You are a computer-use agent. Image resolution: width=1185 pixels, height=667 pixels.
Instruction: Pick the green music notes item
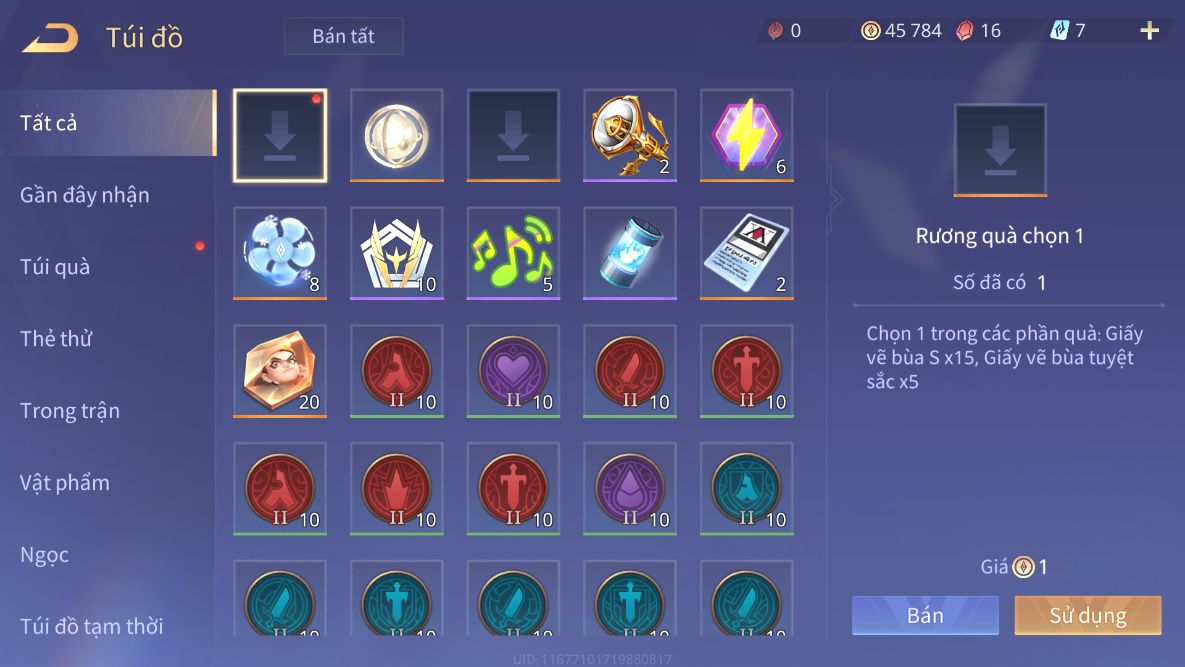[513, 253]
